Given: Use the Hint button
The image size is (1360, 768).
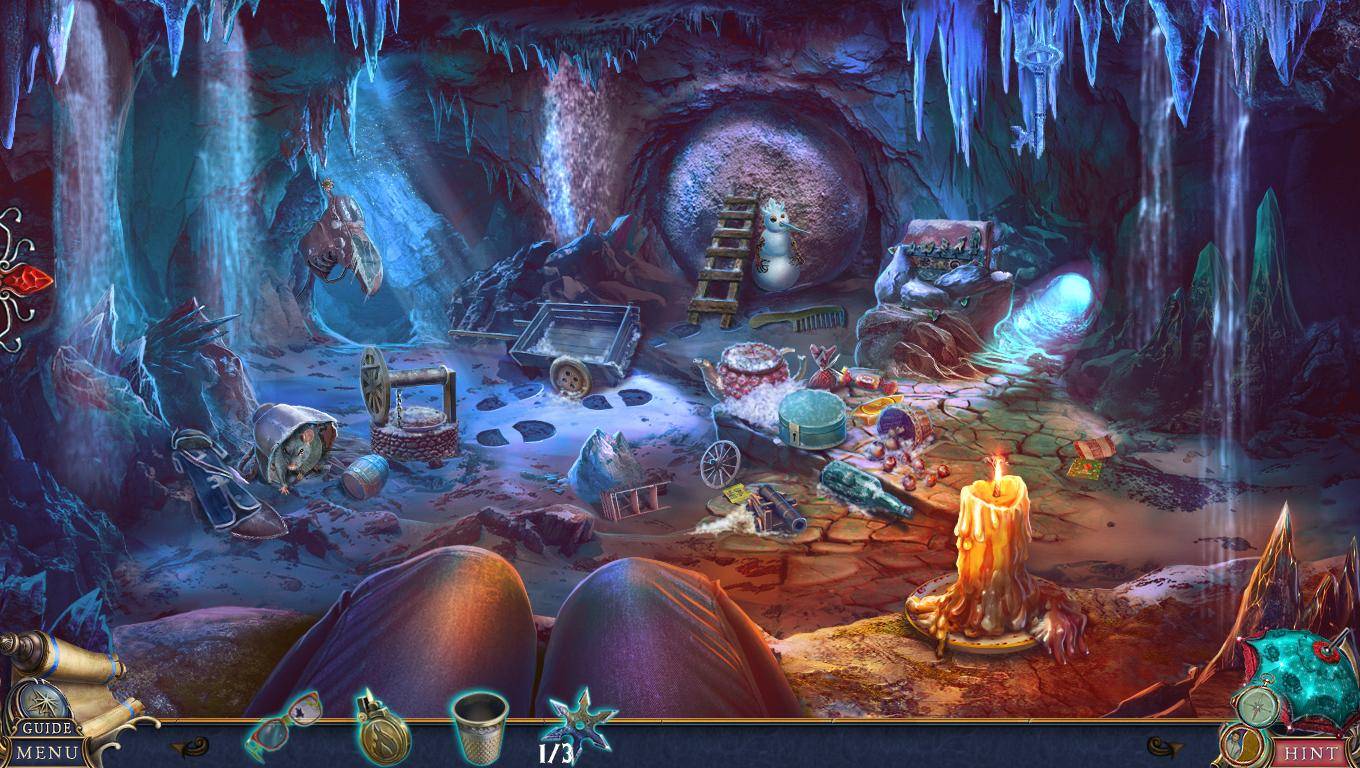Looking at the screenshot, I should (1311, 752).
